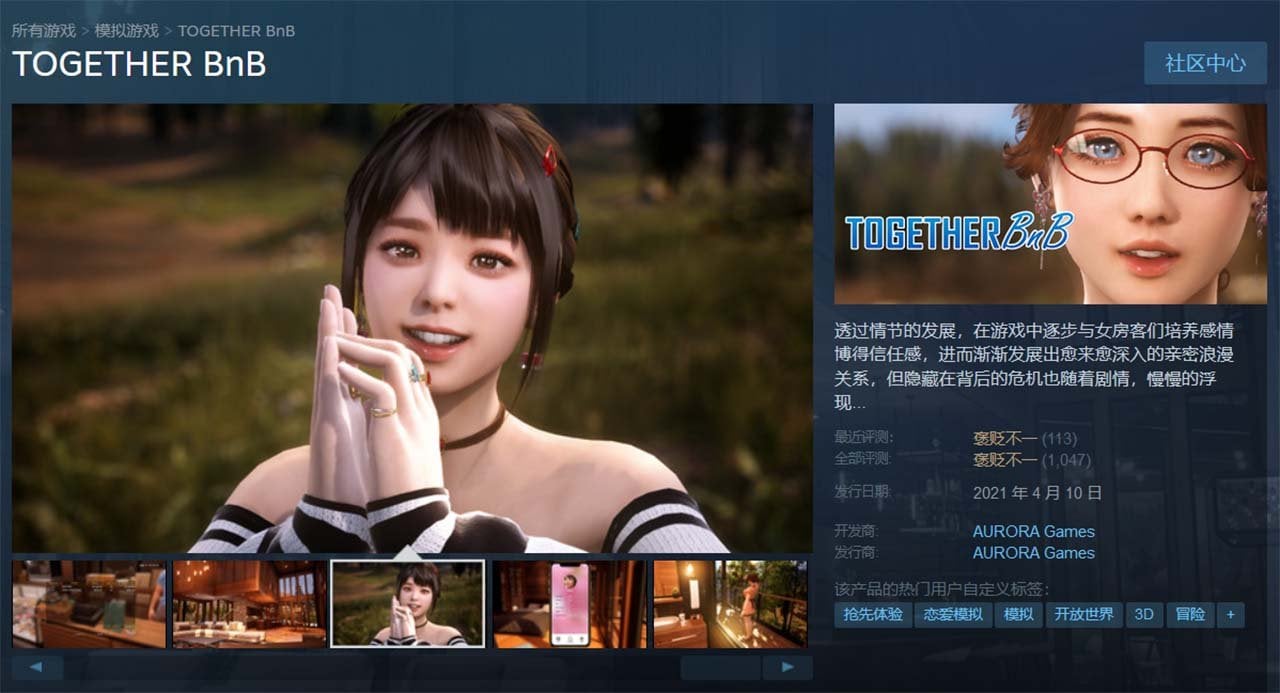
Task: Select the wooden lodge interior thumbnail
Action: (x=249, y=604)
